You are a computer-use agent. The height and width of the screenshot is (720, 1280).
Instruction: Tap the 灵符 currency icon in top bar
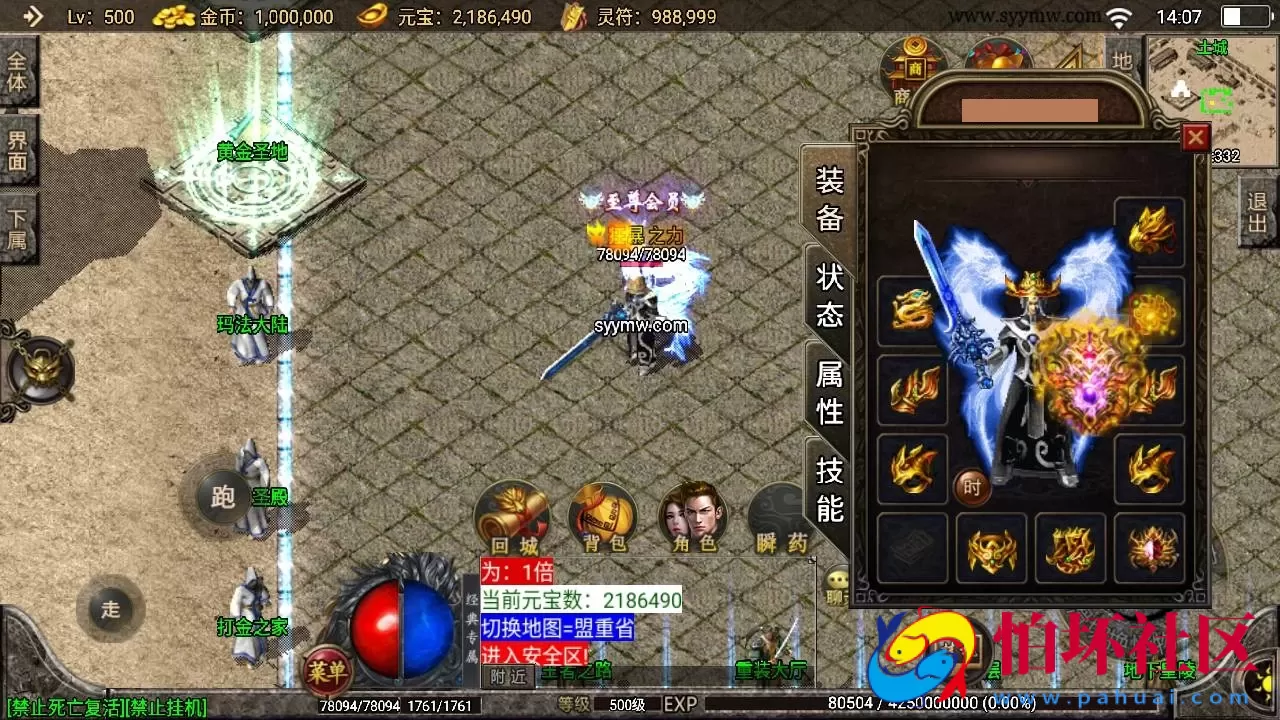click(573, 16)
